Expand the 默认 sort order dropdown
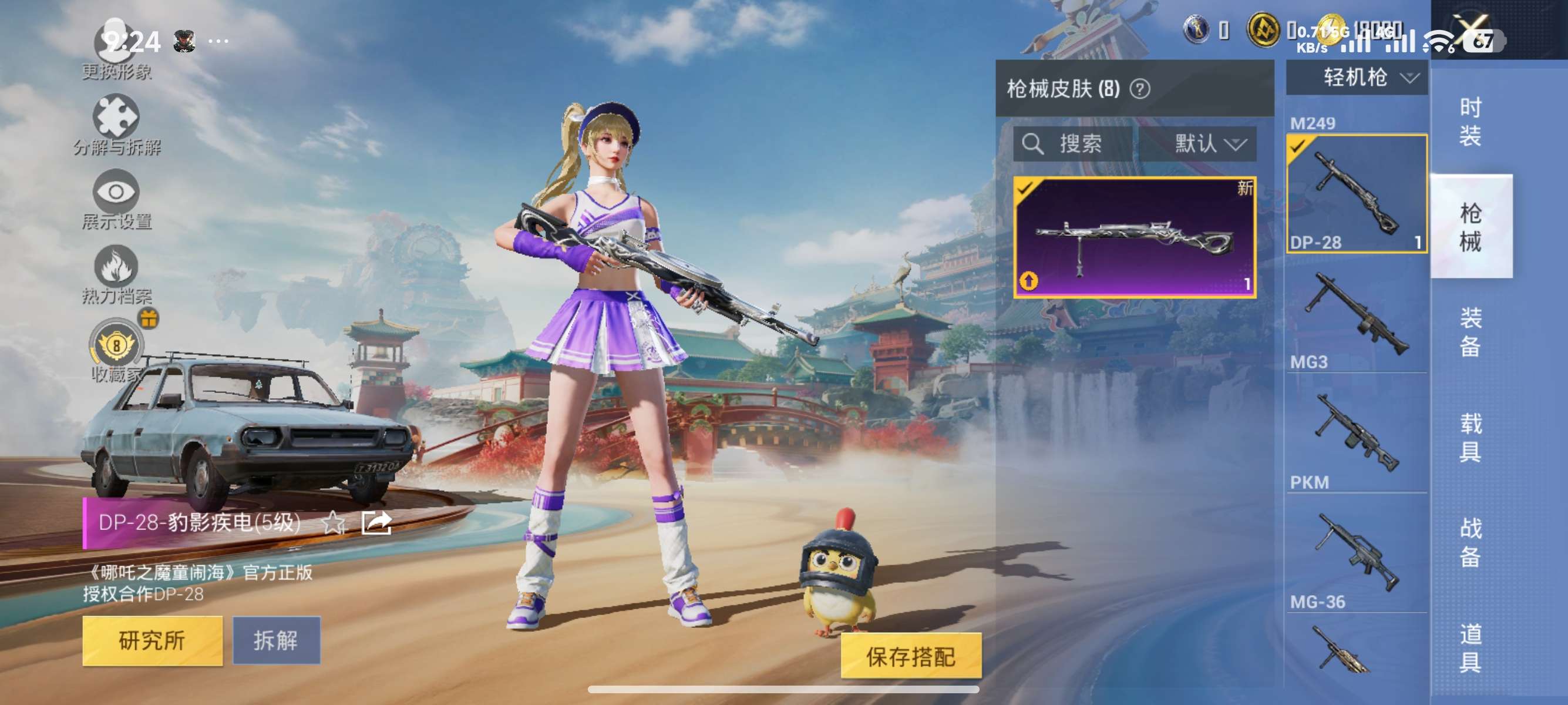1568x705 pixels. [1212, 145]
